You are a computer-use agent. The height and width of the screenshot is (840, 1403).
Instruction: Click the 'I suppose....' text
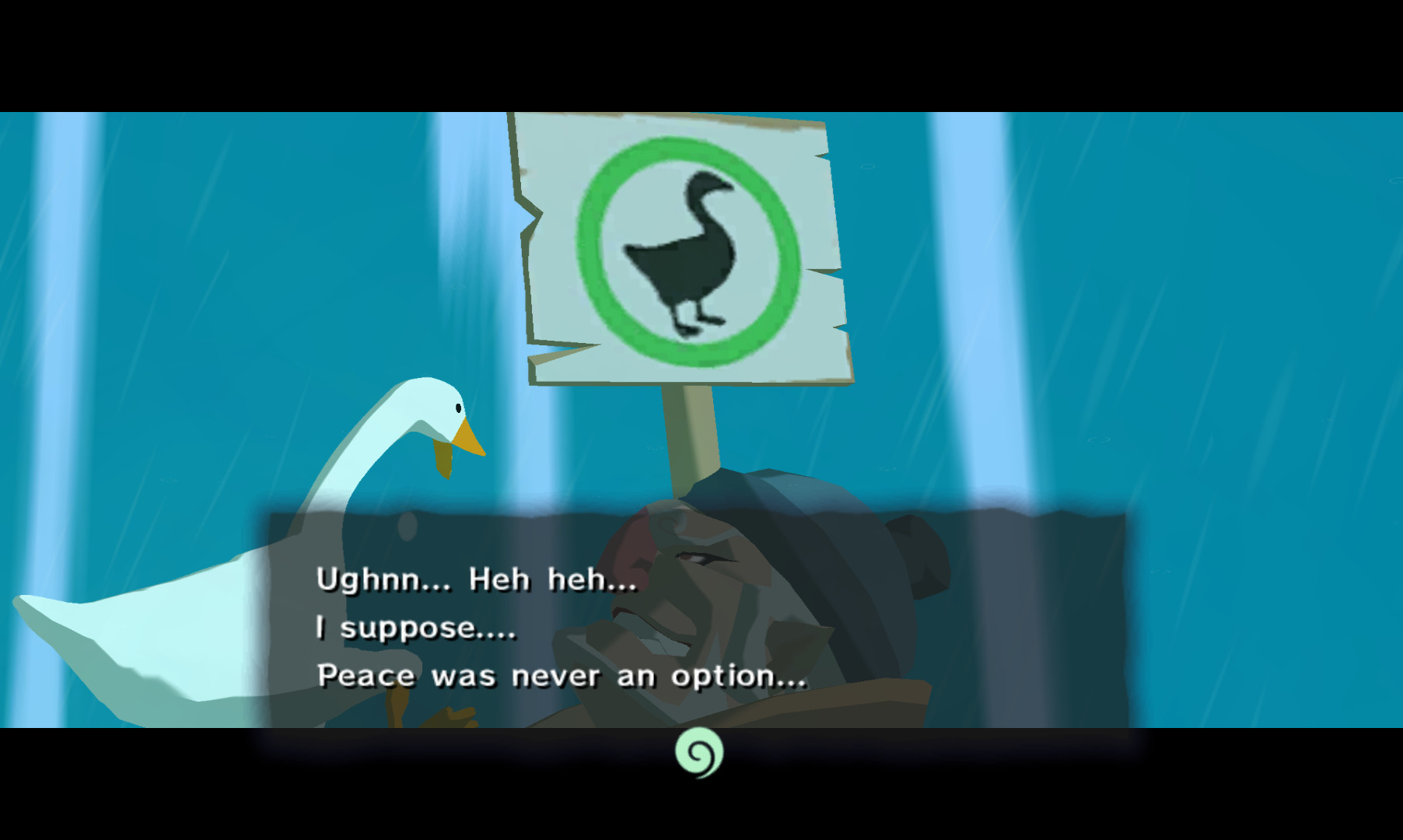tap(416, 628)
